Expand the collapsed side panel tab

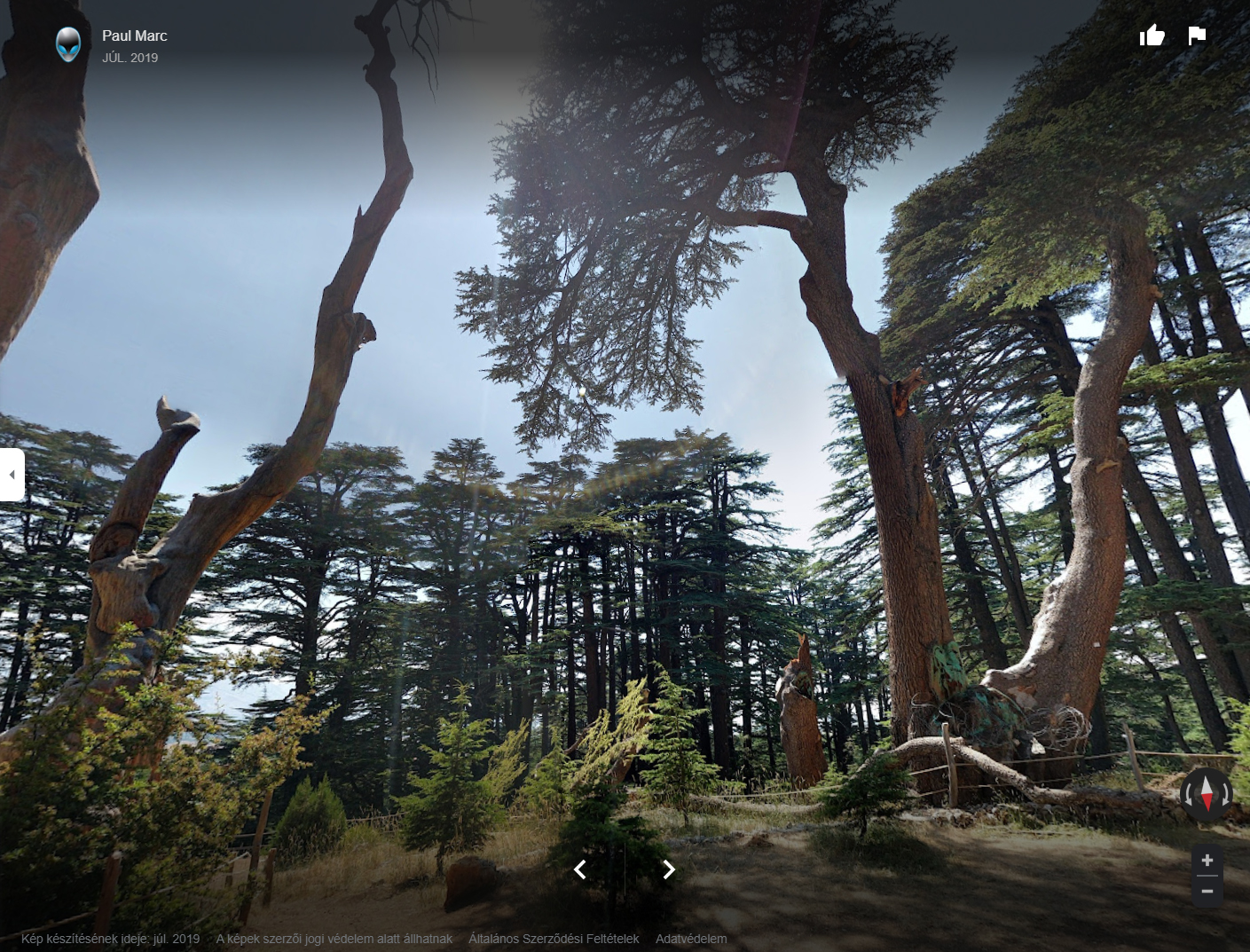(12, 475)
